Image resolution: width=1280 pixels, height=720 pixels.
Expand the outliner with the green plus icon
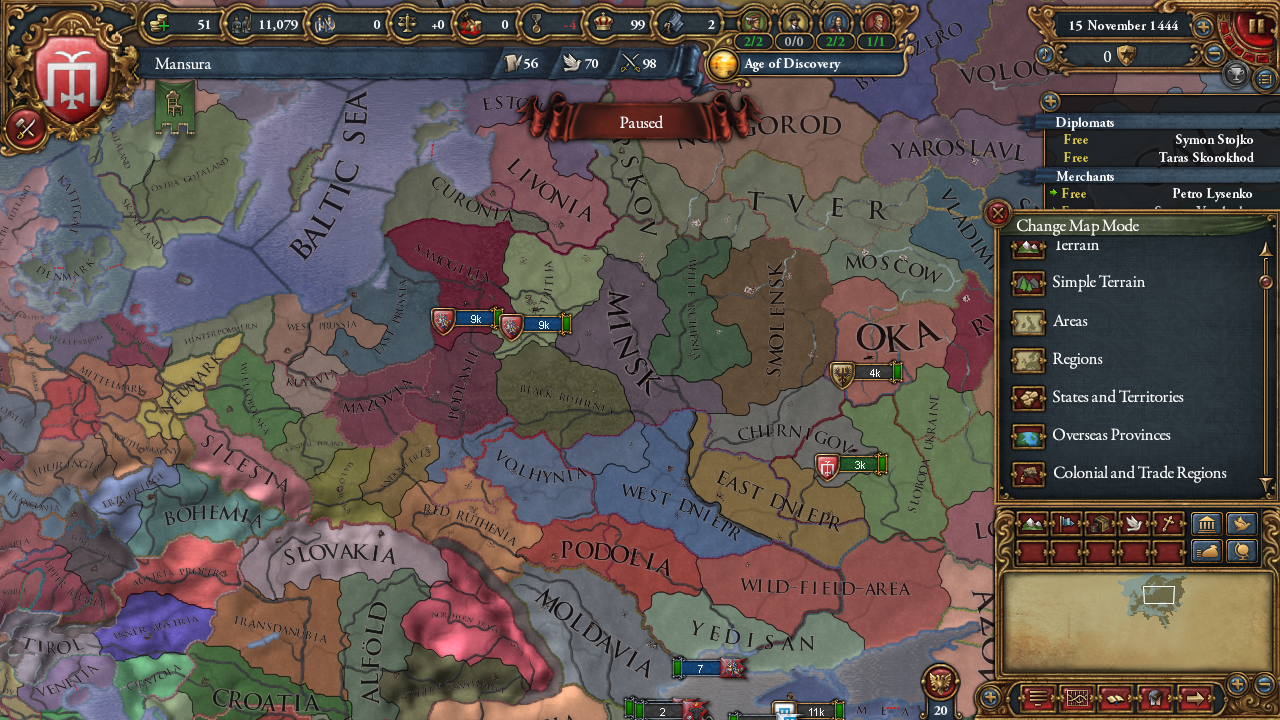[1048, 101]
